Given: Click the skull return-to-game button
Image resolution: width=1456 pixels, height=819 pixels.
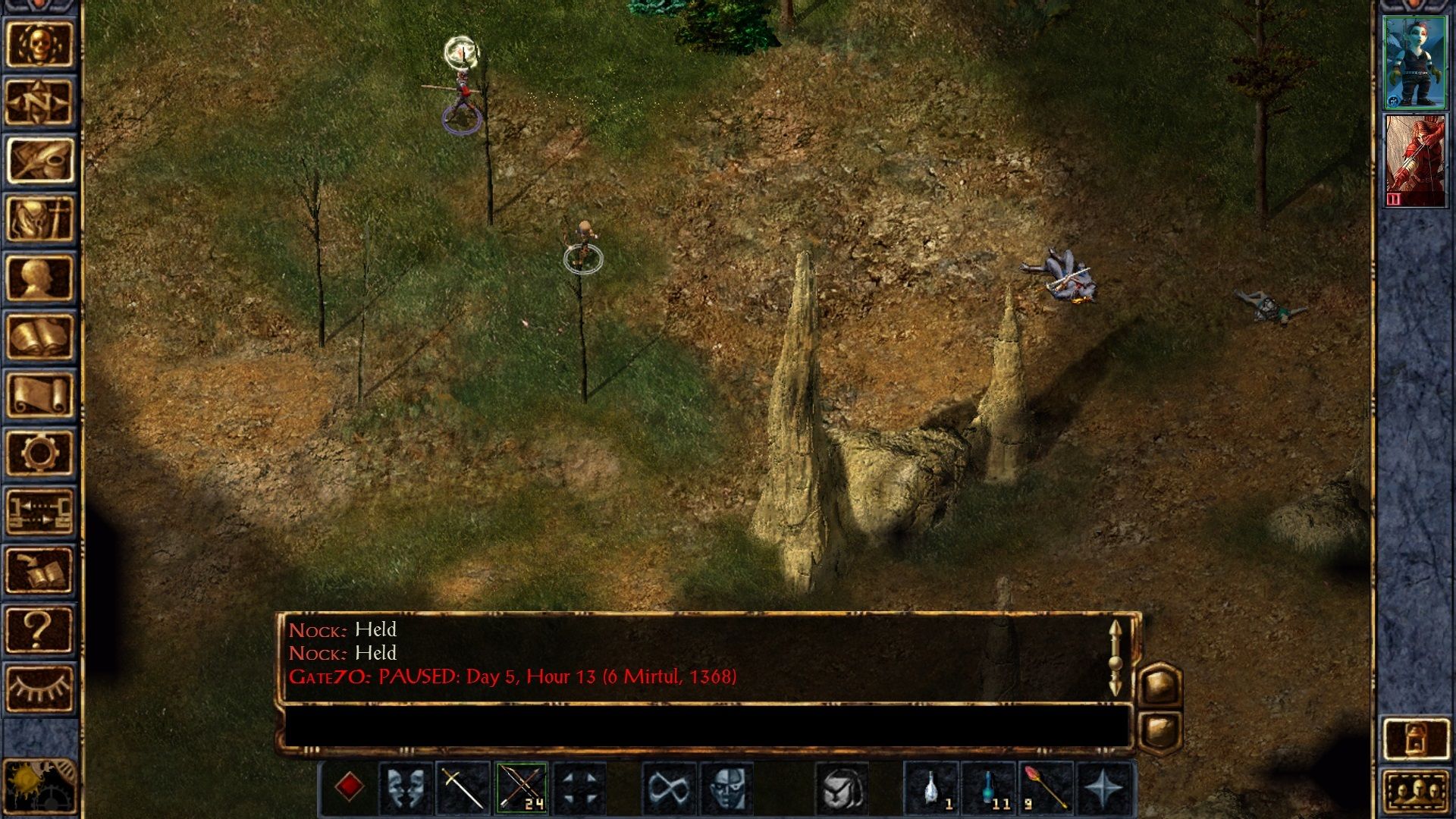Looking at the screenshot, I should pyautogui.click(x=39, y=44).
